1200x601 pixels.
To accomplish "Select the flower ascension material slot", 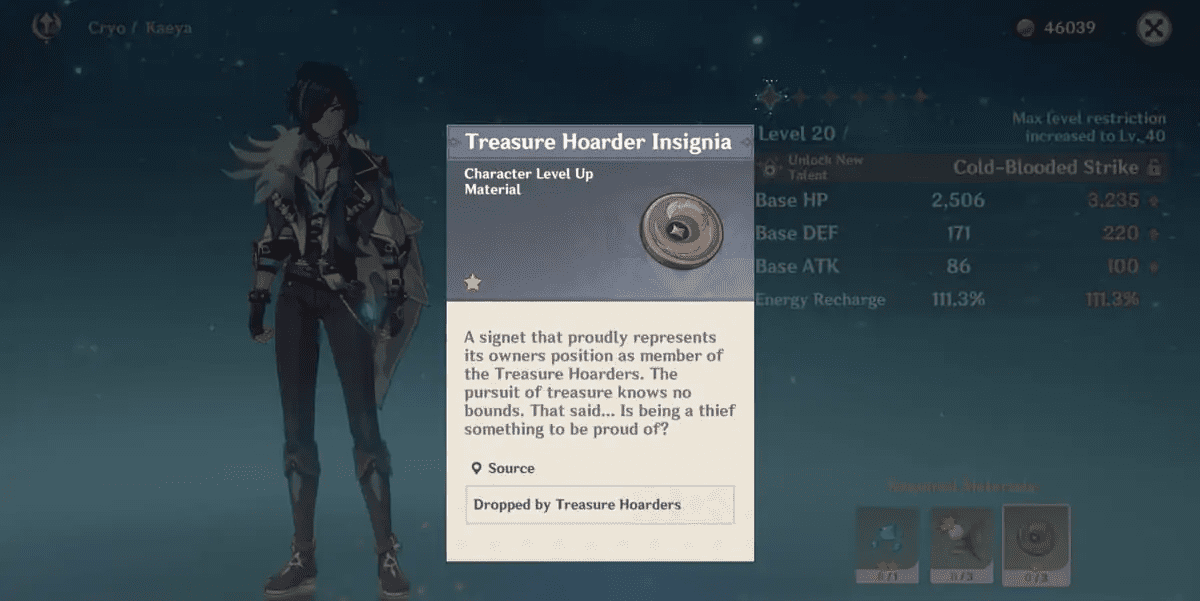I will 962,544.
